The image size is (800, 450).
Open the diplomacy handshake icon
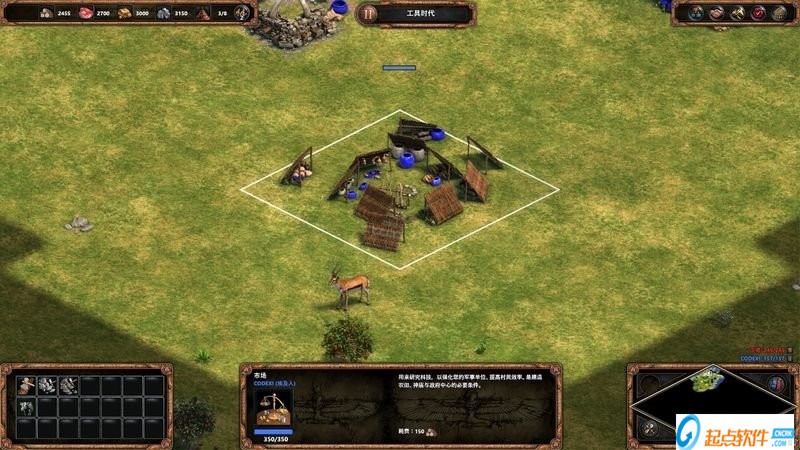[x=716, y=13]
